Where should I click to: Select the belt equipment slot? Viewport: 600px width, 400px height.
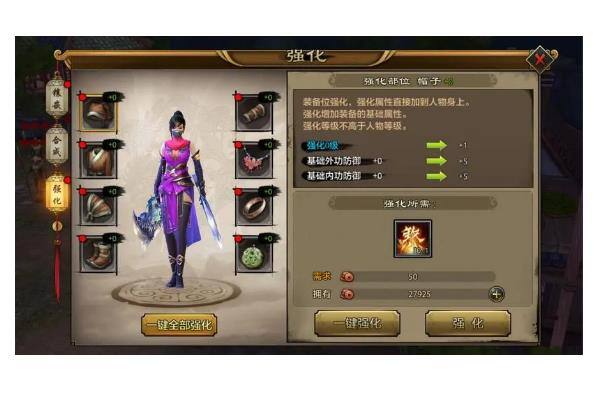[x=98, y=207]
